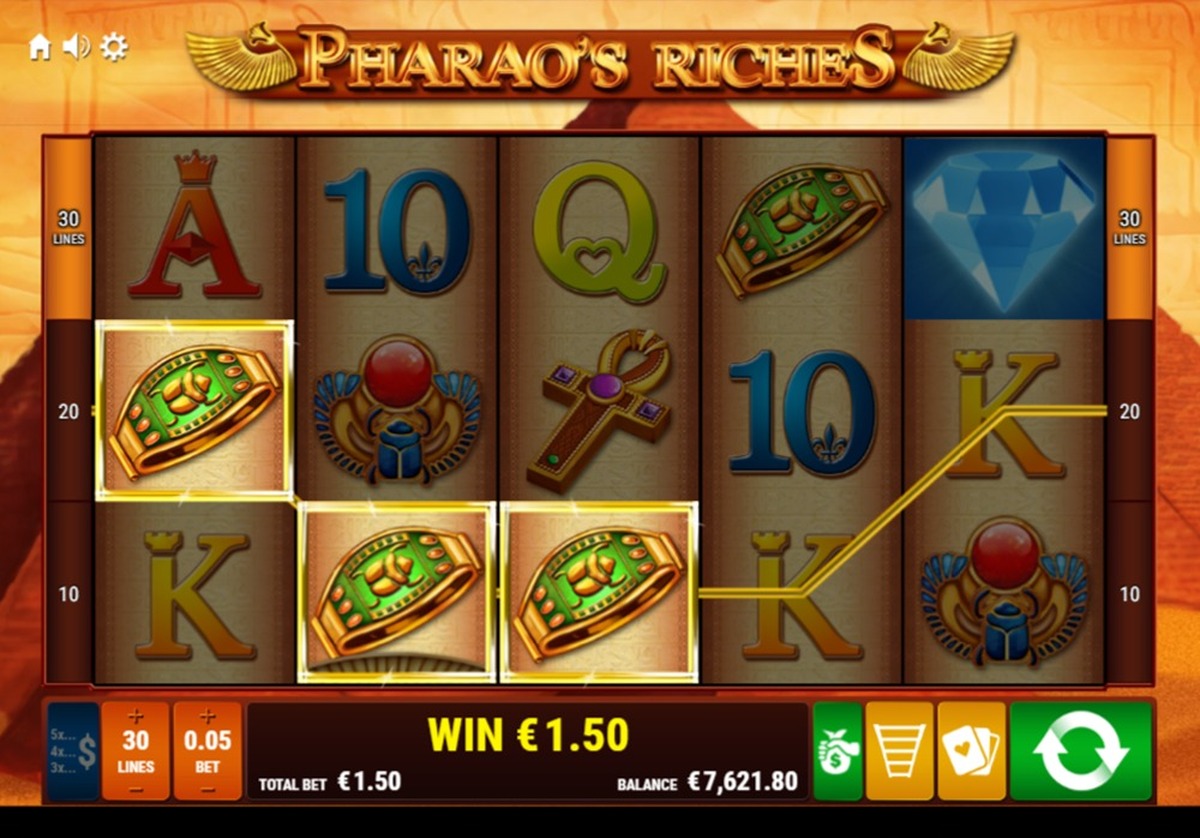Go to the home screen
Viewport: 1200px width, 838px height.
click(40, 47)
